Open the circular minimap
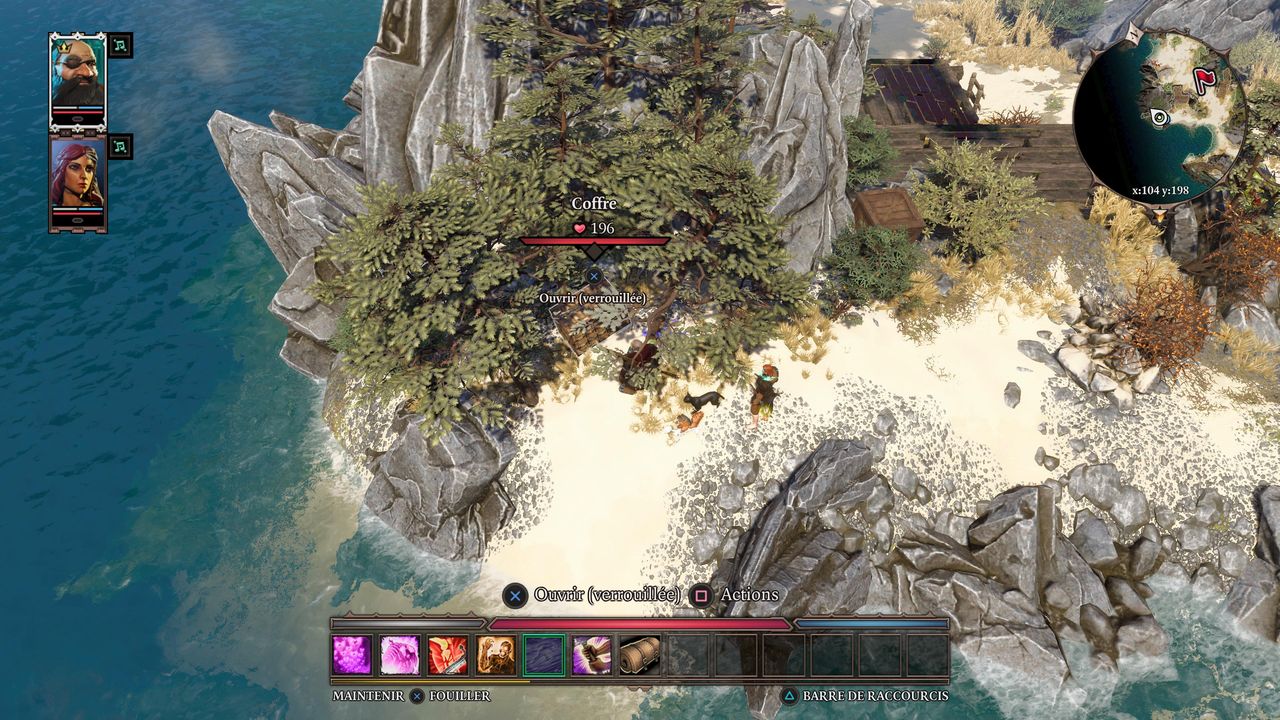The width and height of the screenshot is (1280, 720). click(x=1160, y=116)
